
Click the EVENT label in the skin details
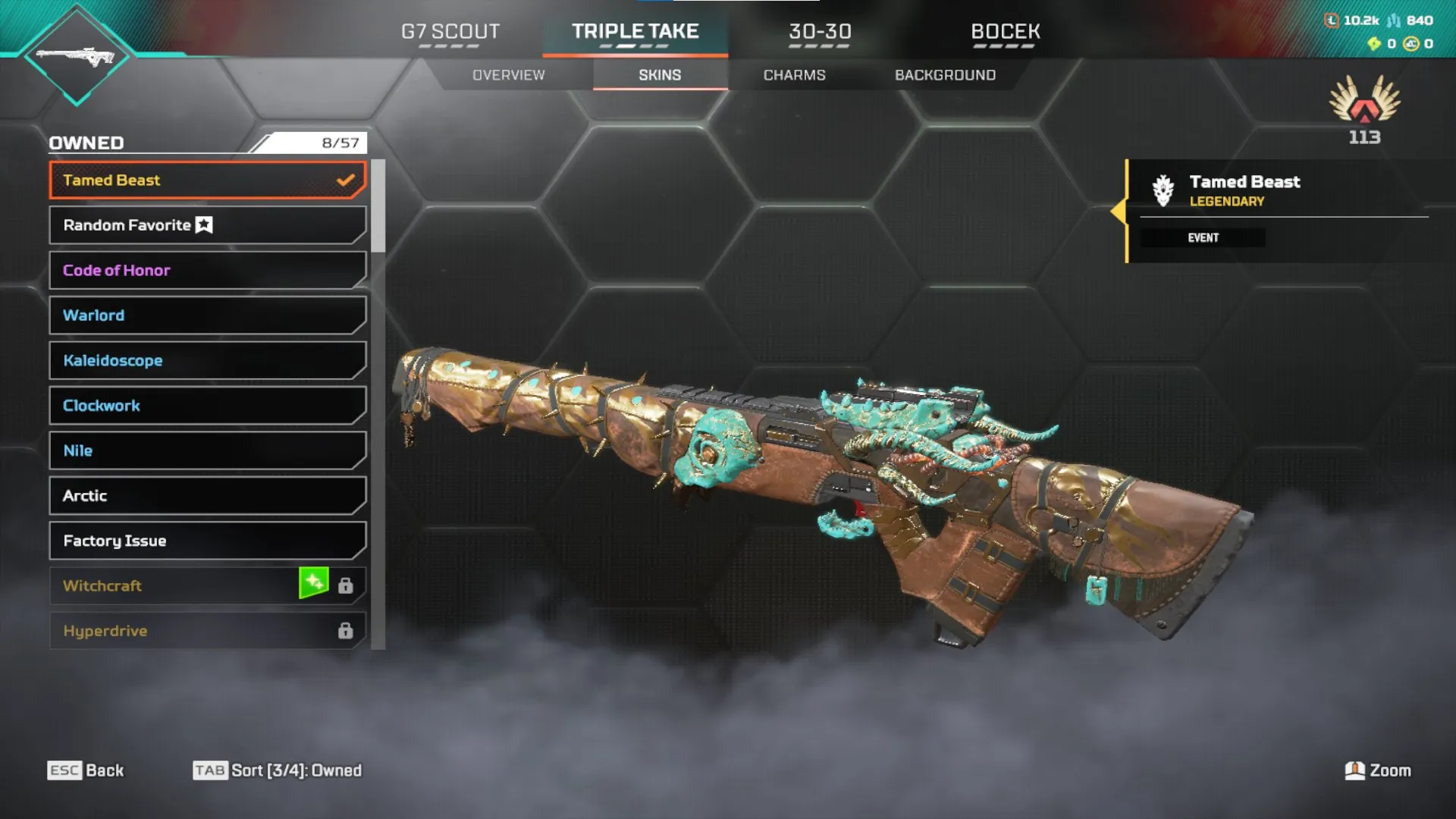tap(1204, 237)
